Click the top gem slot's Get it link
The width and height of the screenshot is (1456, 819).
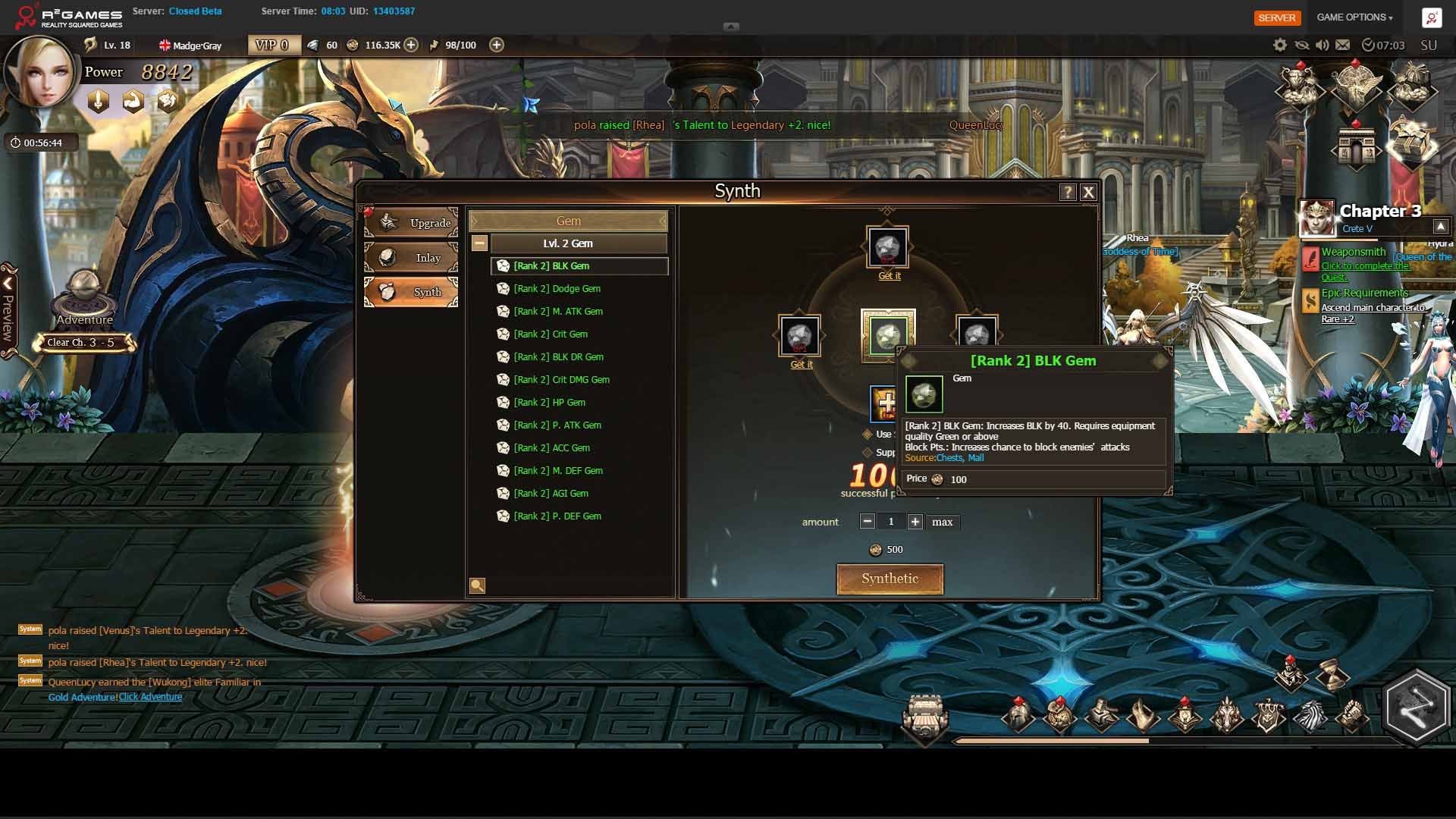click(x=889, y=276)
